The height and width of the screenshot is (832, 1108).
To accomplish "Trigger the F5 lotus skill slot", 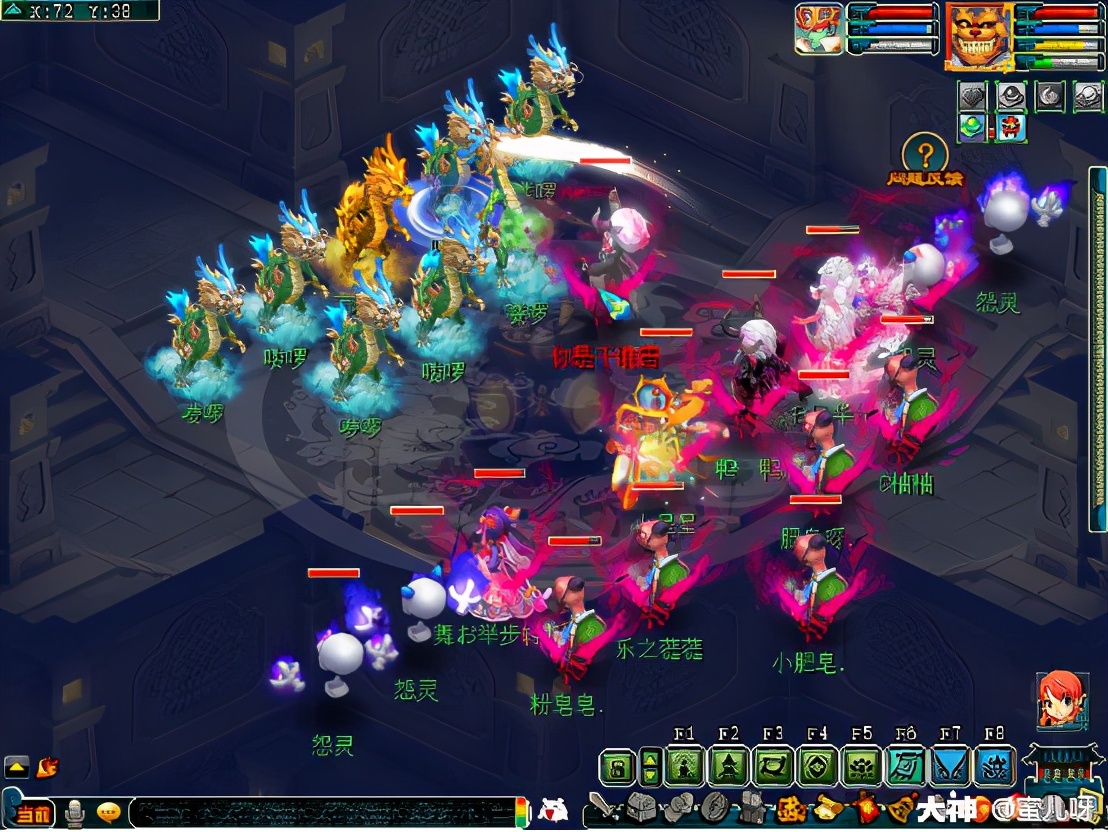I will coord(862,767).
